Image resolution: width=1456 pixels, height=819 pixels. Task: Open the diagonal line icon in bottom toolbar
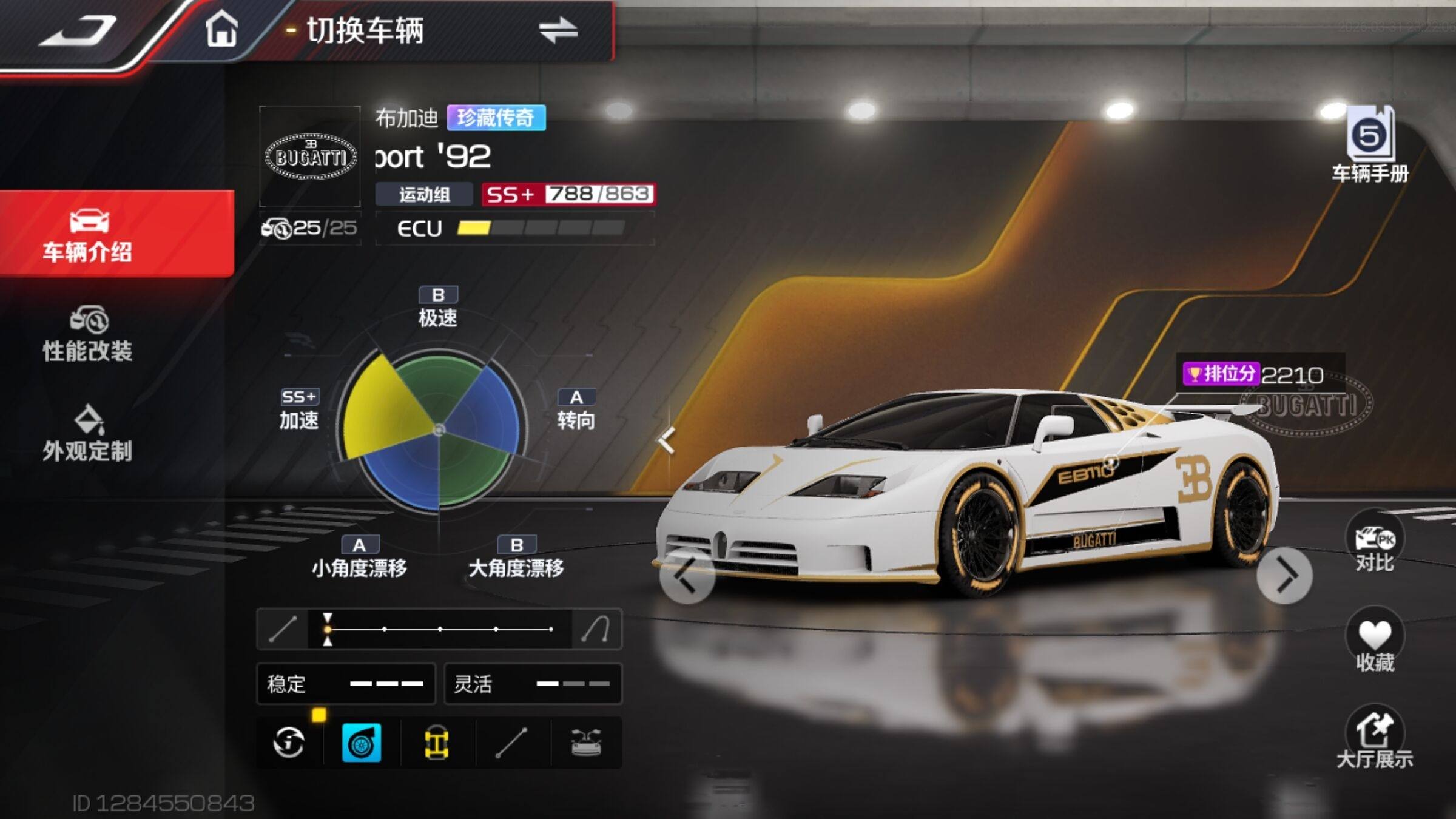511,743
